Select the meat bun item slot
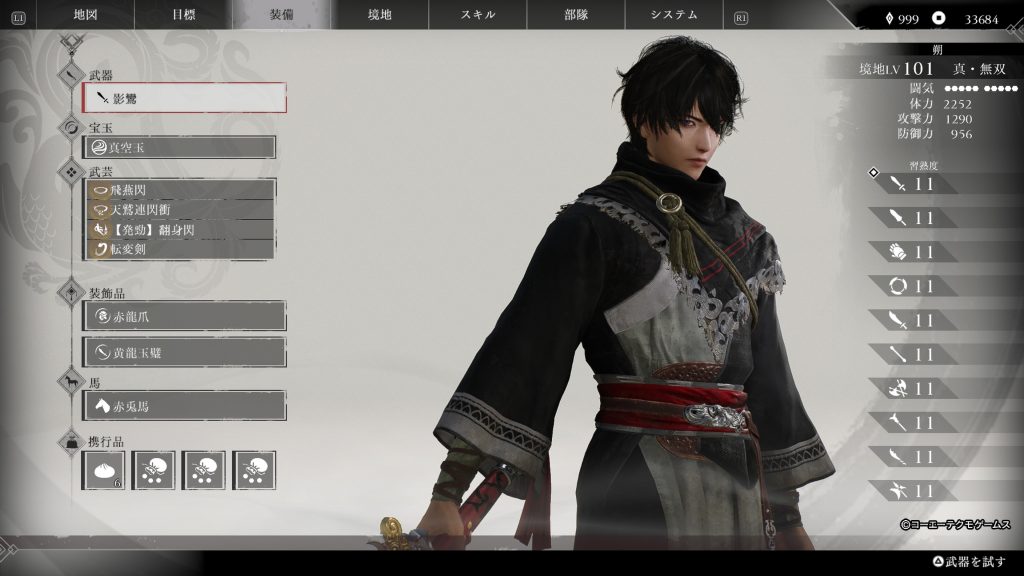The height and width of the screenshot is (576, 1024). (x=104, y=470)
